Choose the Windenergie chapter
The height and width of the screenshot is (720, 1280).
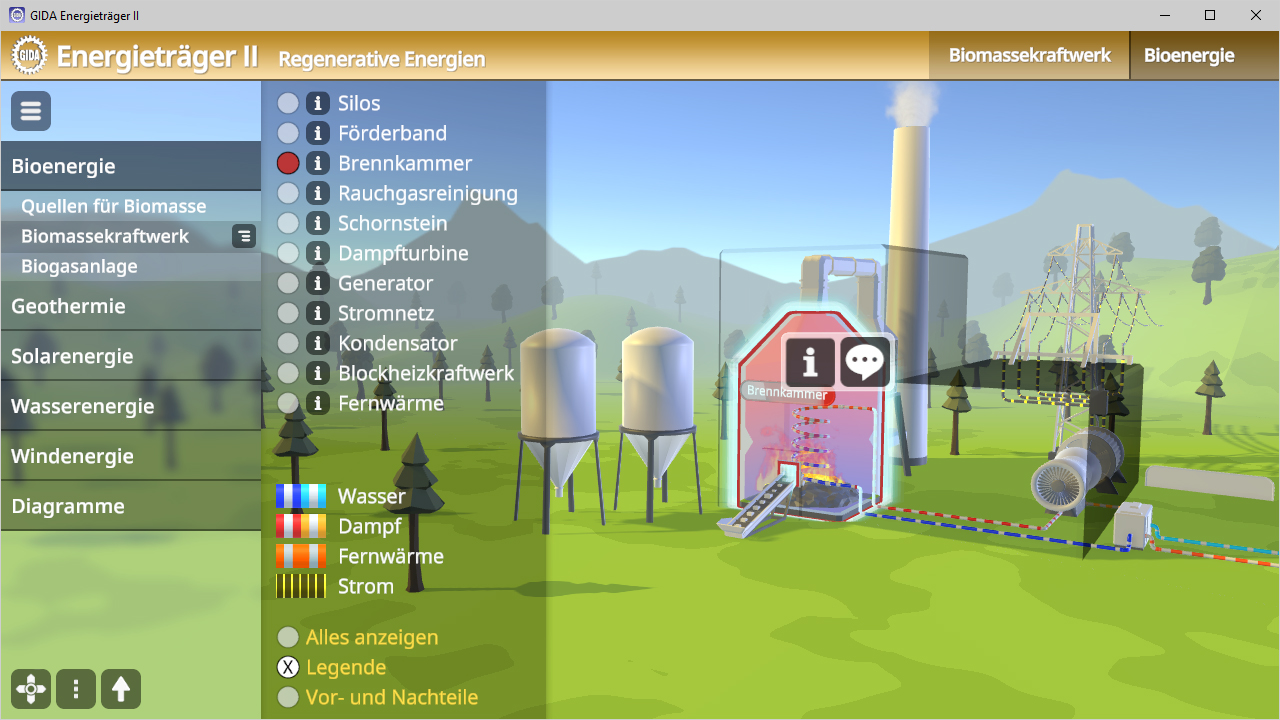click(x=72, y=456)
